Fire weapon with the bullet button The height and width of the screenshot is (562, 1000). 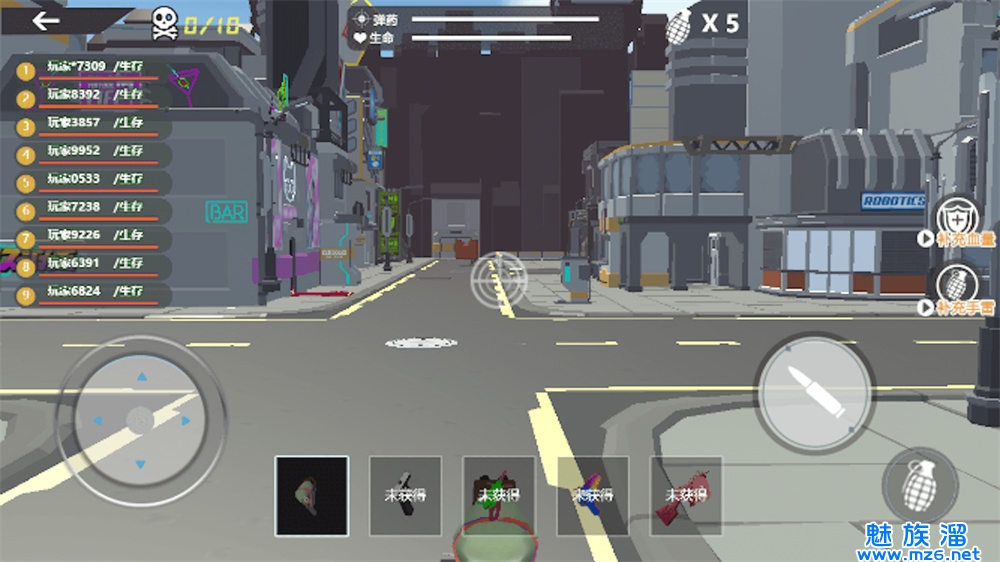click(x=813, y=390)
